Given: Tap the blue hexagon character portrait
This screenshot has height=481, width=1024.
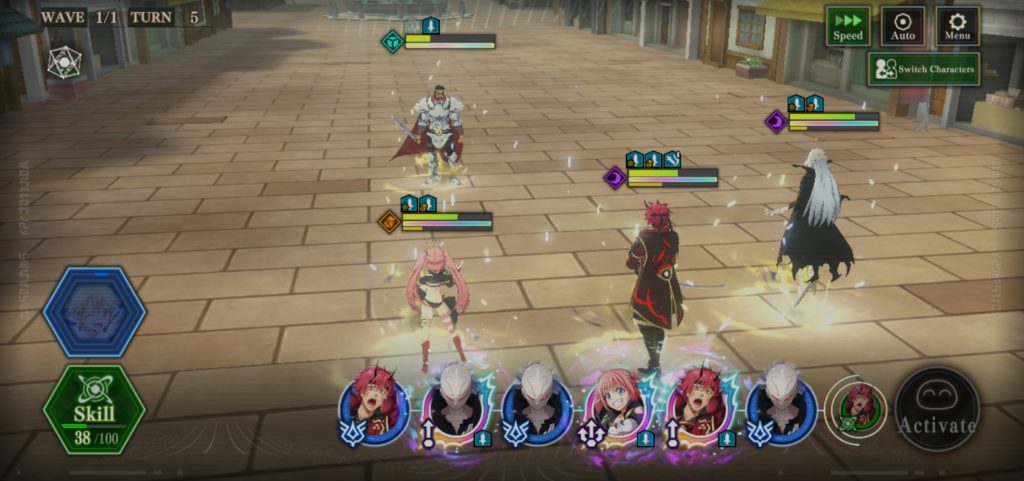Looking at the screenshot, I should click(x=94, y=312).
